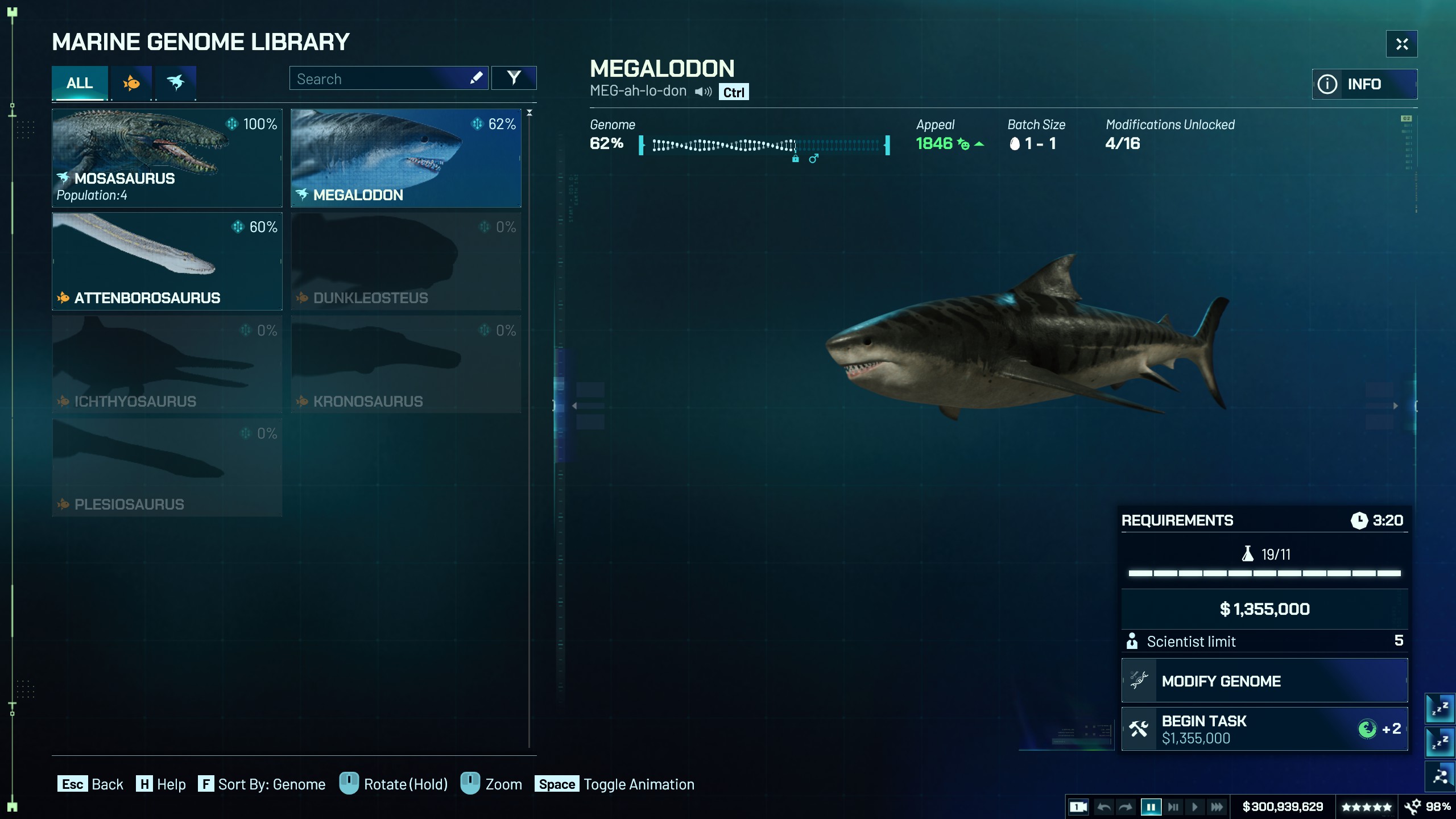Set game speed to fastest triple arrow
This screenshot has width=1456, height=819.
click(1217, 806)
